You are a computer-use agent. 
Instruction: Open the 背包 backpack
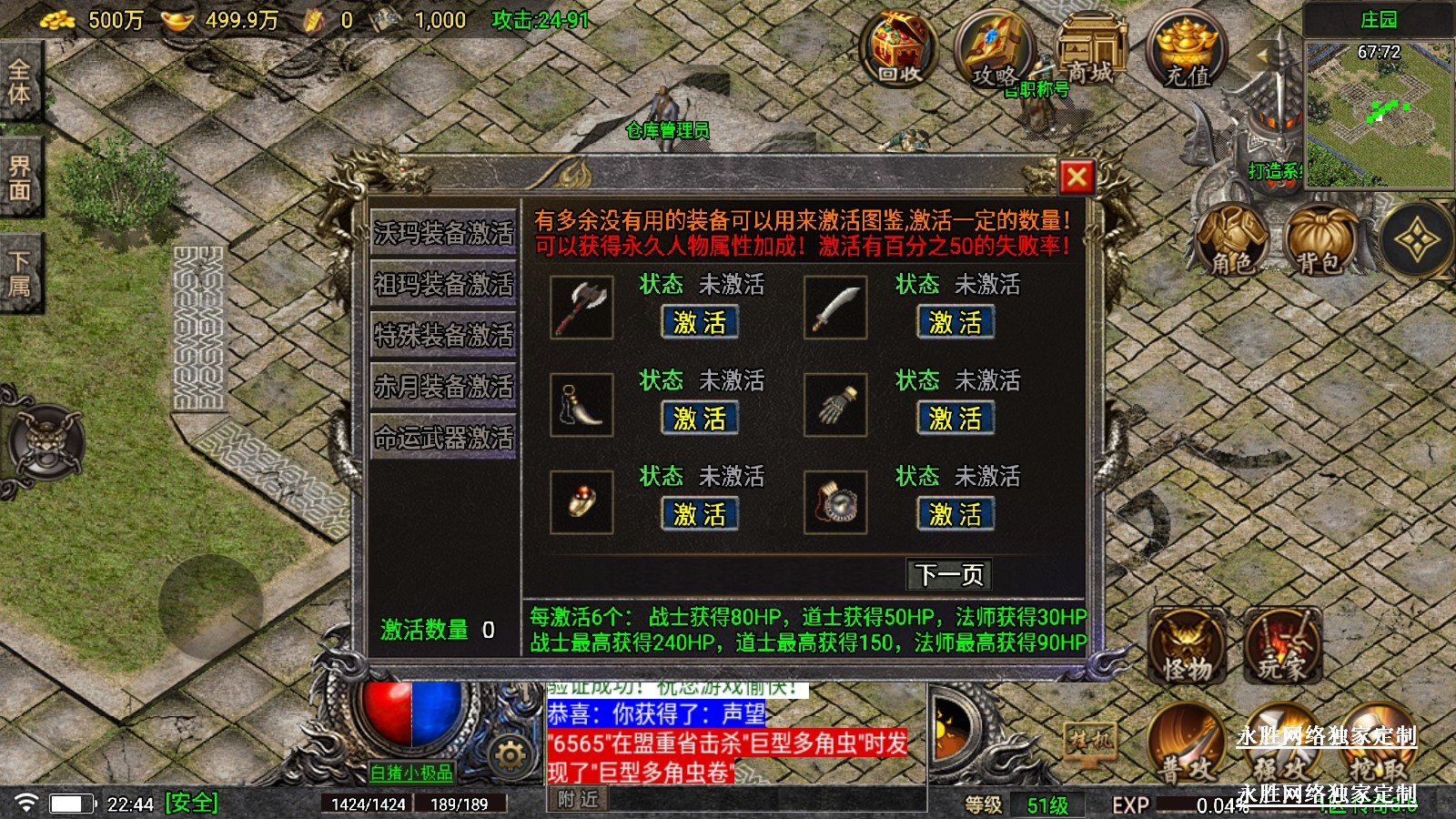click(x=1319, y=240)
